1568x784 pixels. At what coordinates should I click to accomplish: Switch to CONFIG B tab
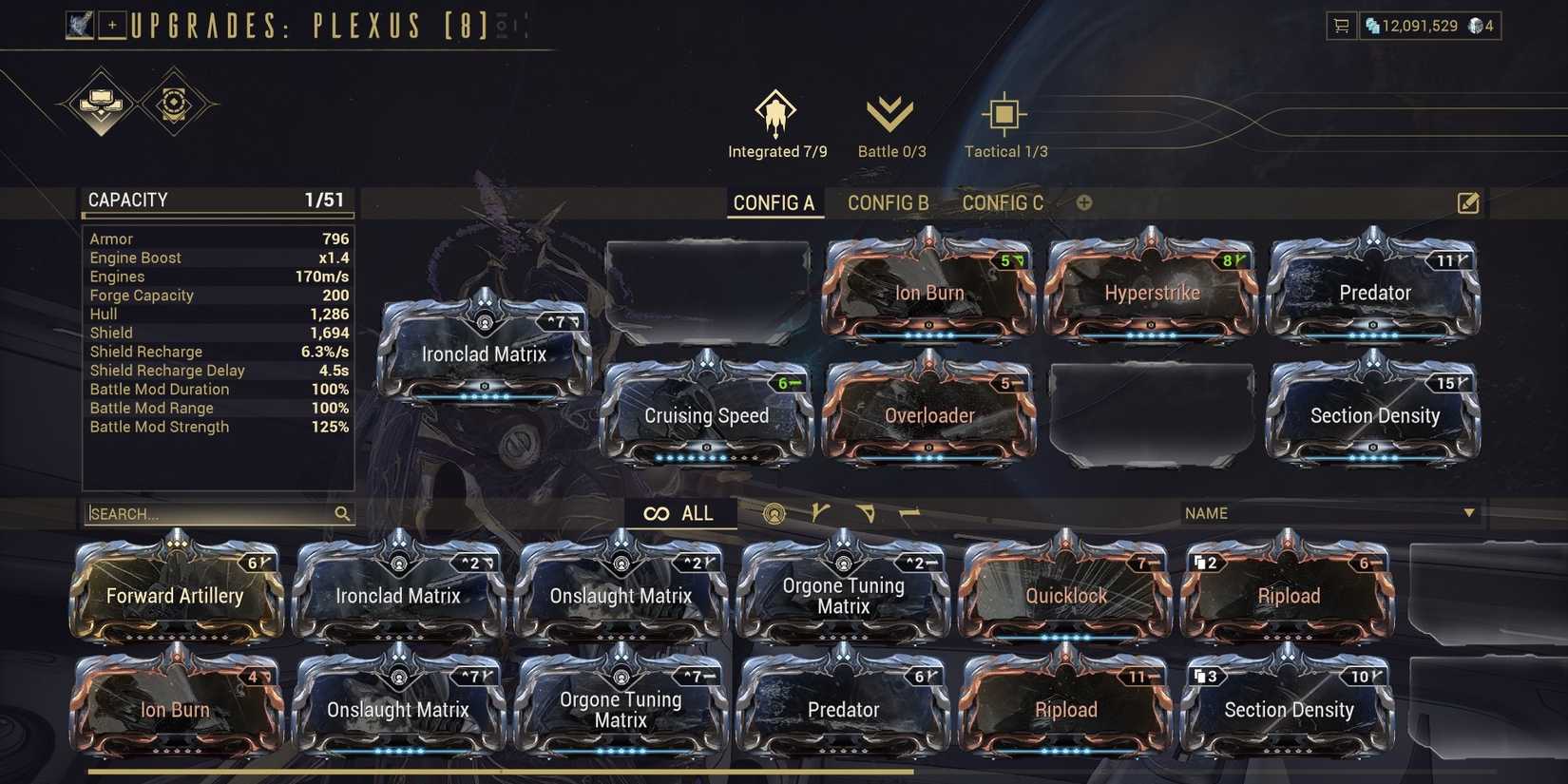pos(888,202)
